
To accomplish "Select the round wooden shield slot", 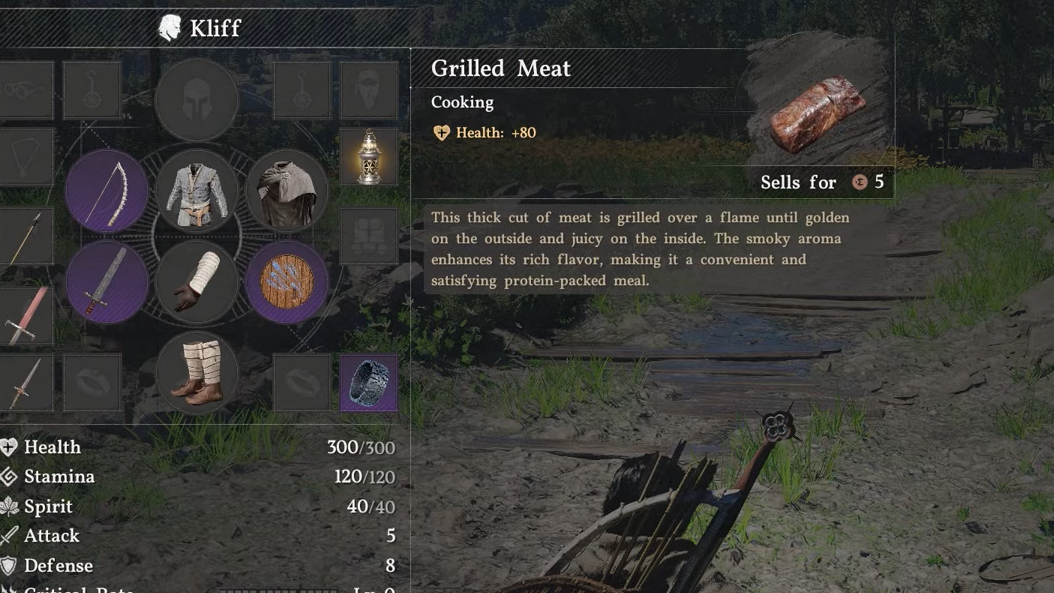I will coord(286,282).
